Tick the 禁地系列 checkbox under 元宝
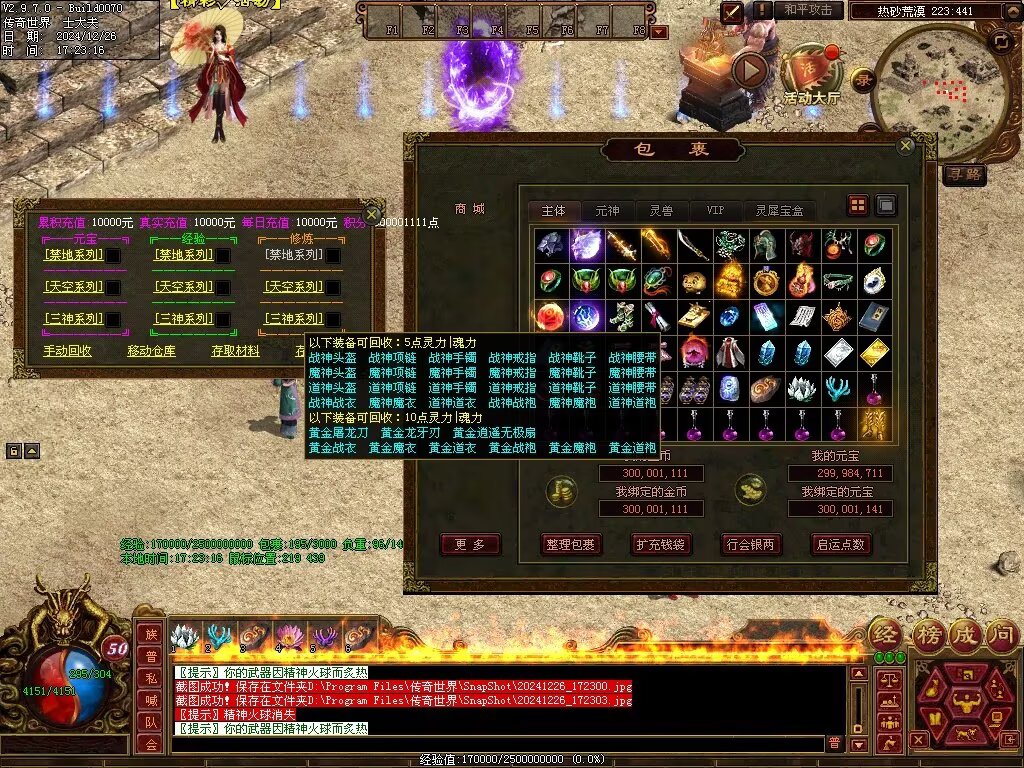Viewport: 1024px width, 768px height. 114,256
